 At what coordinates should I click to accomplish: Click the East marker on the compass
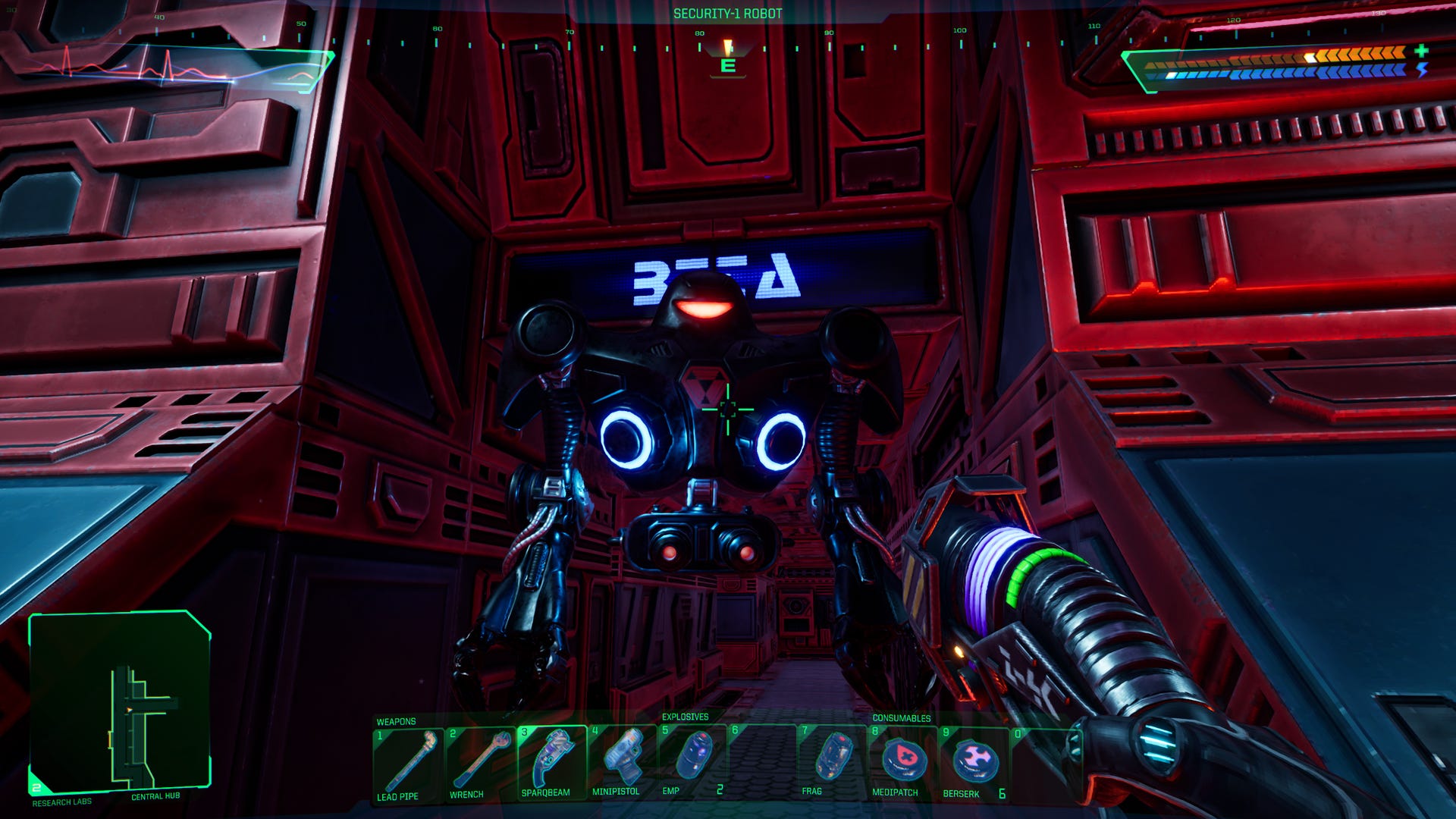point(728,64)
